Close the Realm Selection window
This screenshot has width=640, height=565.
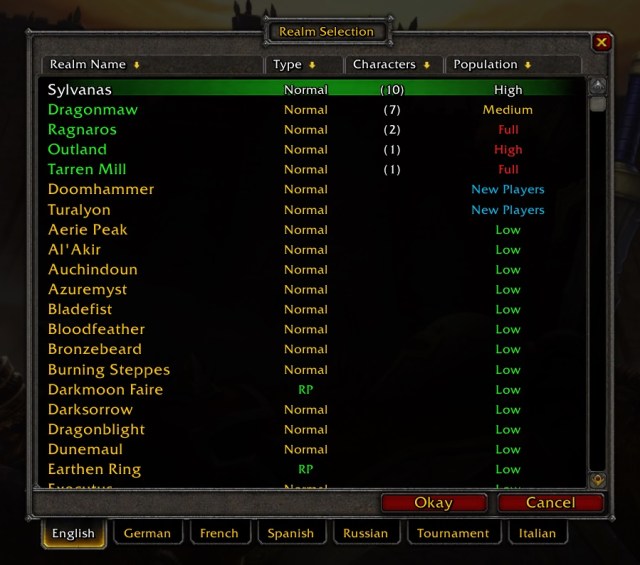coord(601,42)
